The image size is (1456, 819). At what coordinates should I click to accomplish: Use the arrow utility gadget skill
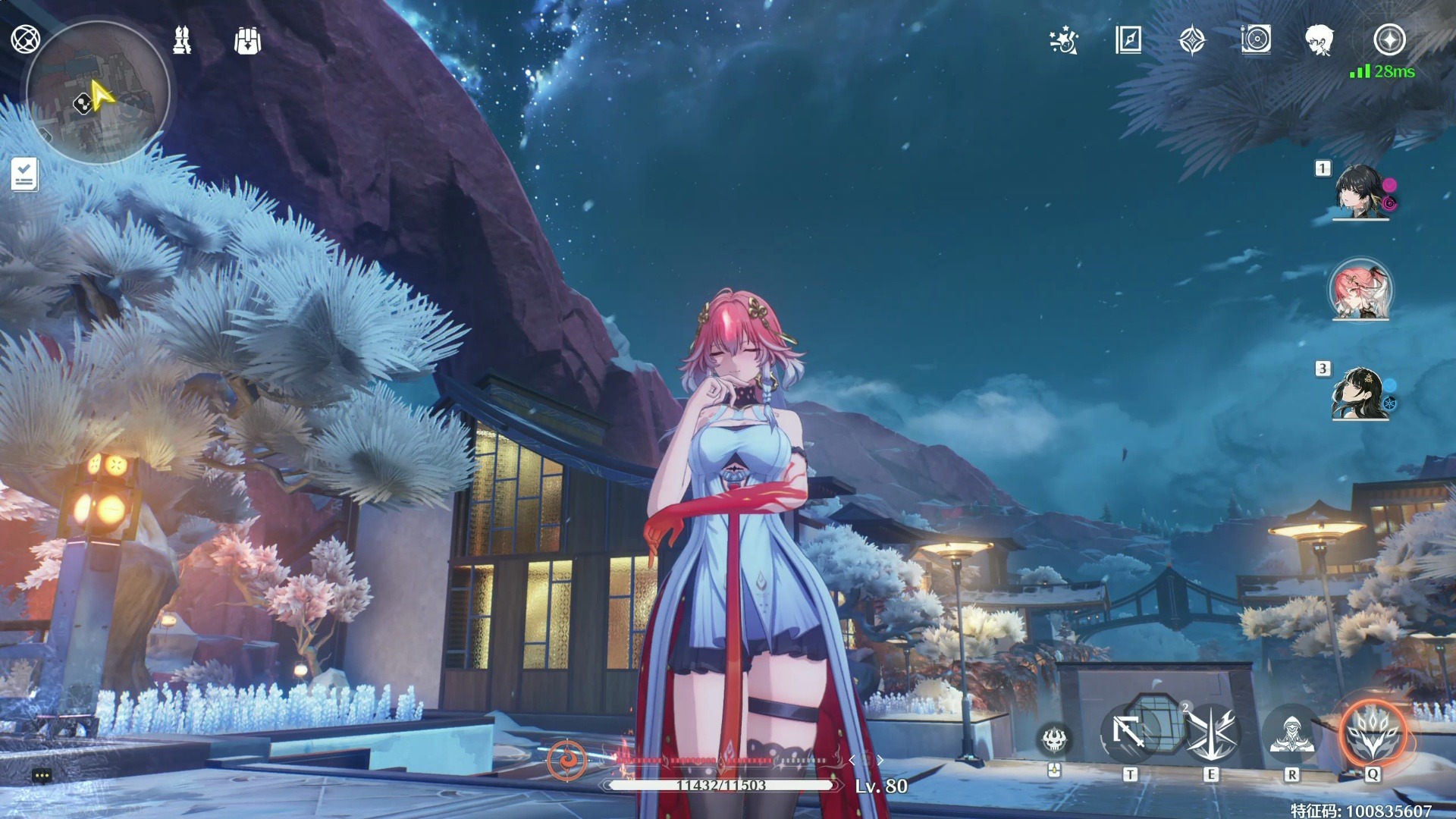[x=1130, y=733]
